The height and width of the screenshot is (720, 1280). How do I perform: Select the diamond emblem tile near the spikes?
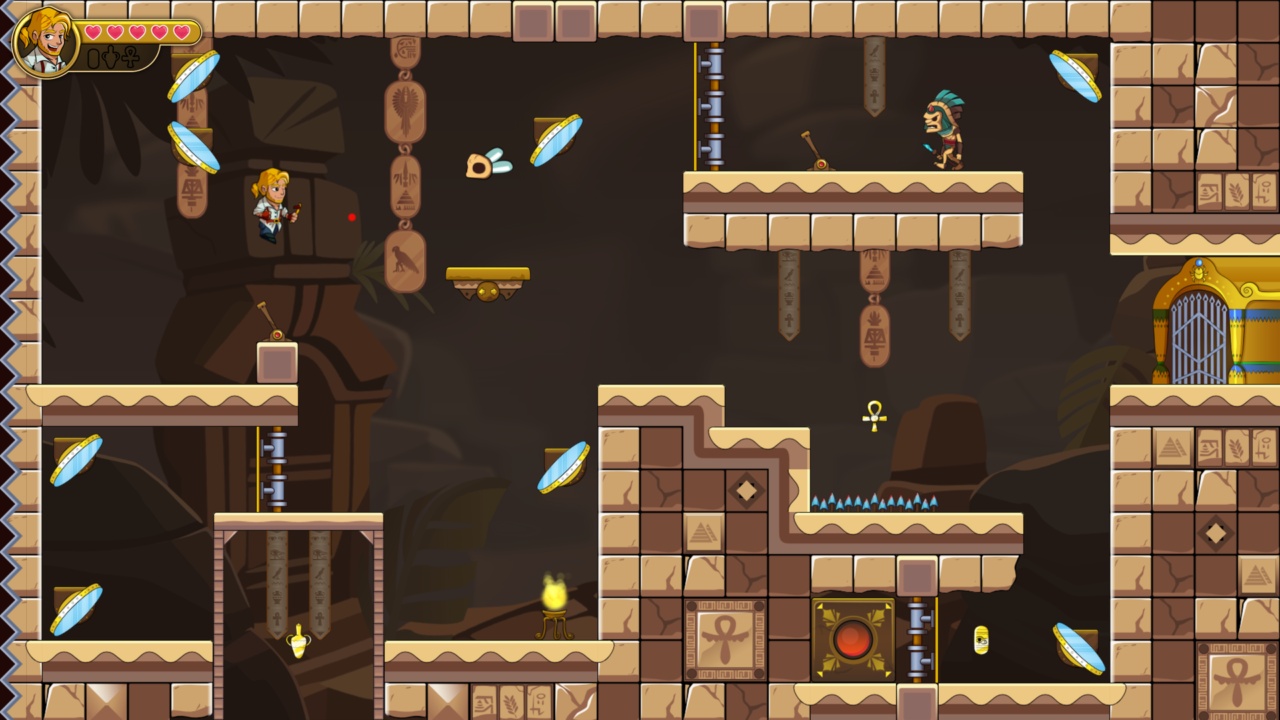(x=745, y=490)
